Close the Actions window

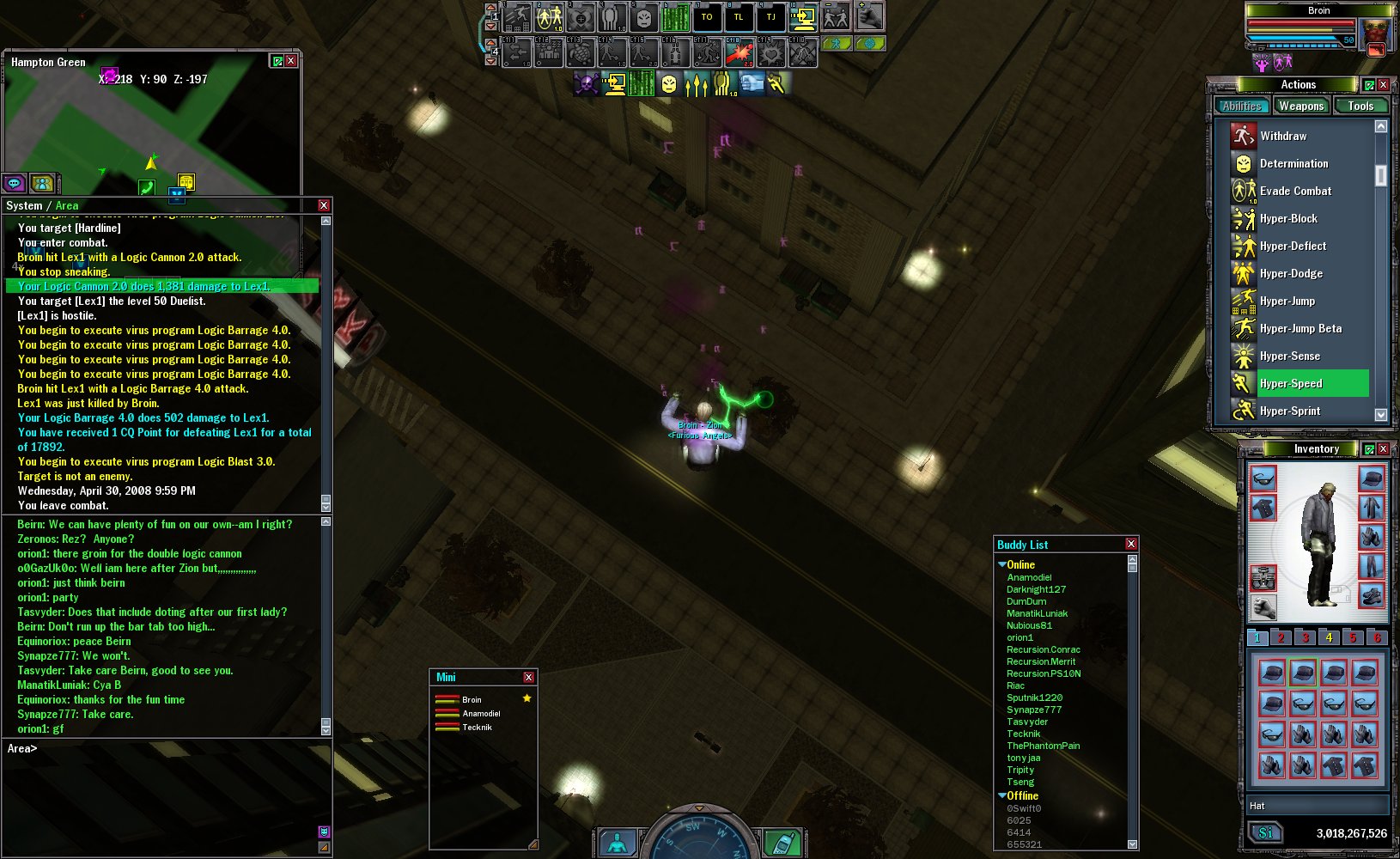tap(1383, 85)
